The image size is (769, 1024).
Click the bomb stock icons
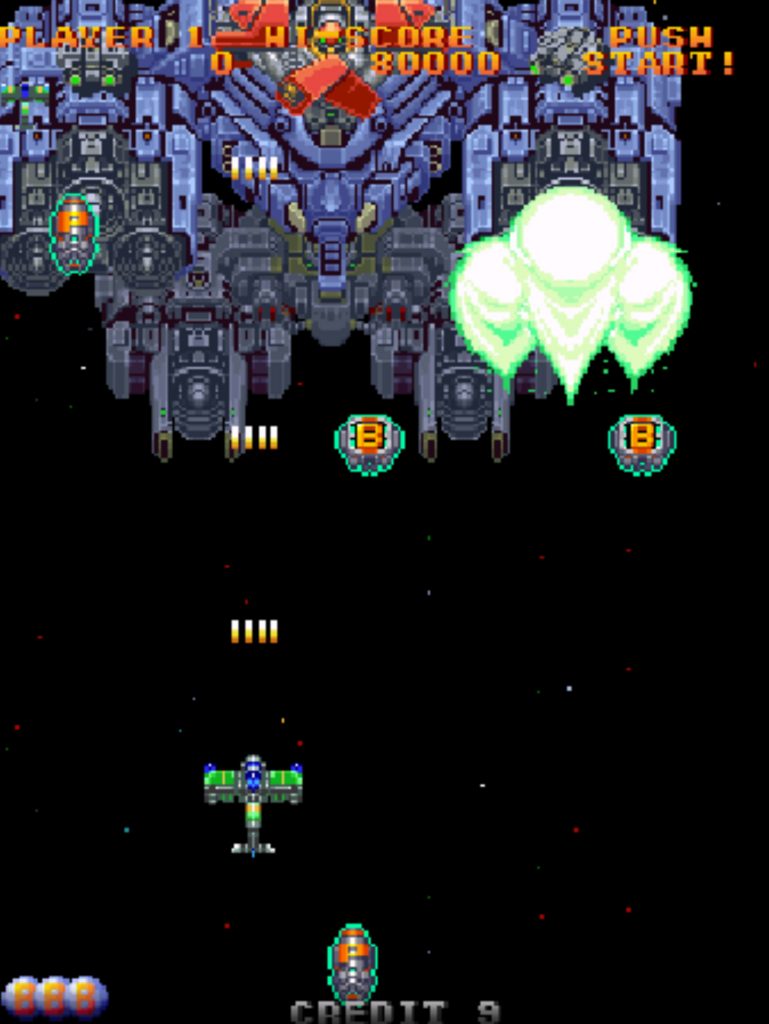tap(55, 996)
